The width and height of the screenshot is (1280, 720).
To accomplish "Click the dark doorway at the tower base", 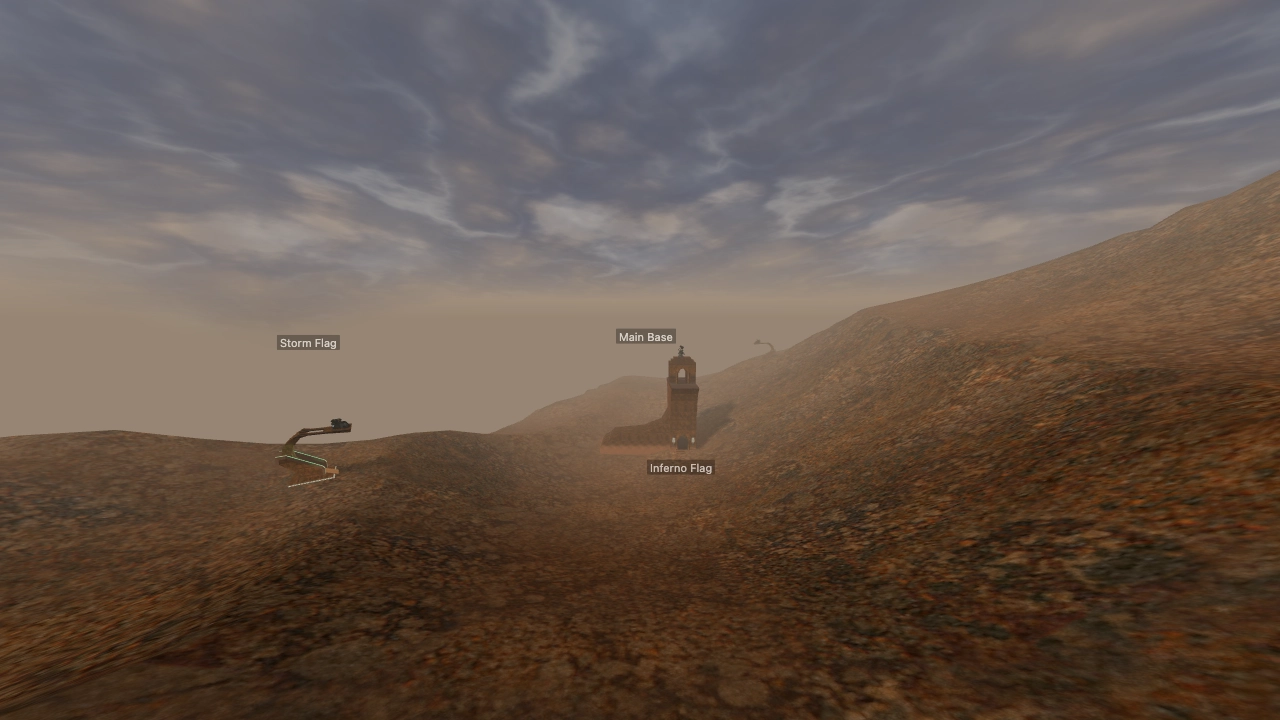I will (x=682, y=443).
